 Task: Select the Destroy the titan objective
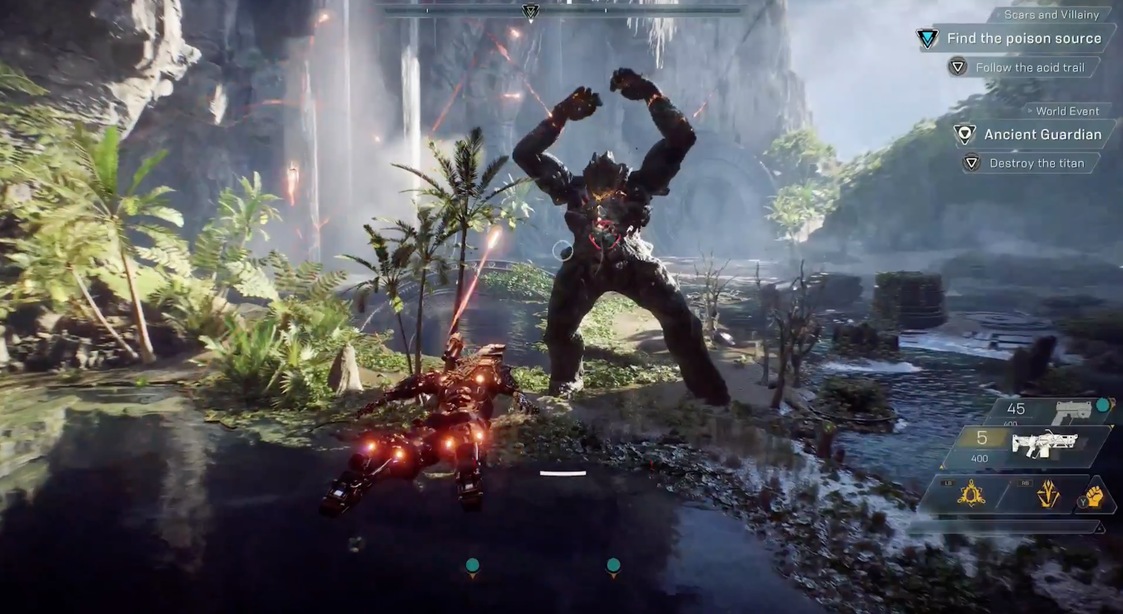tap(1030, 163)
